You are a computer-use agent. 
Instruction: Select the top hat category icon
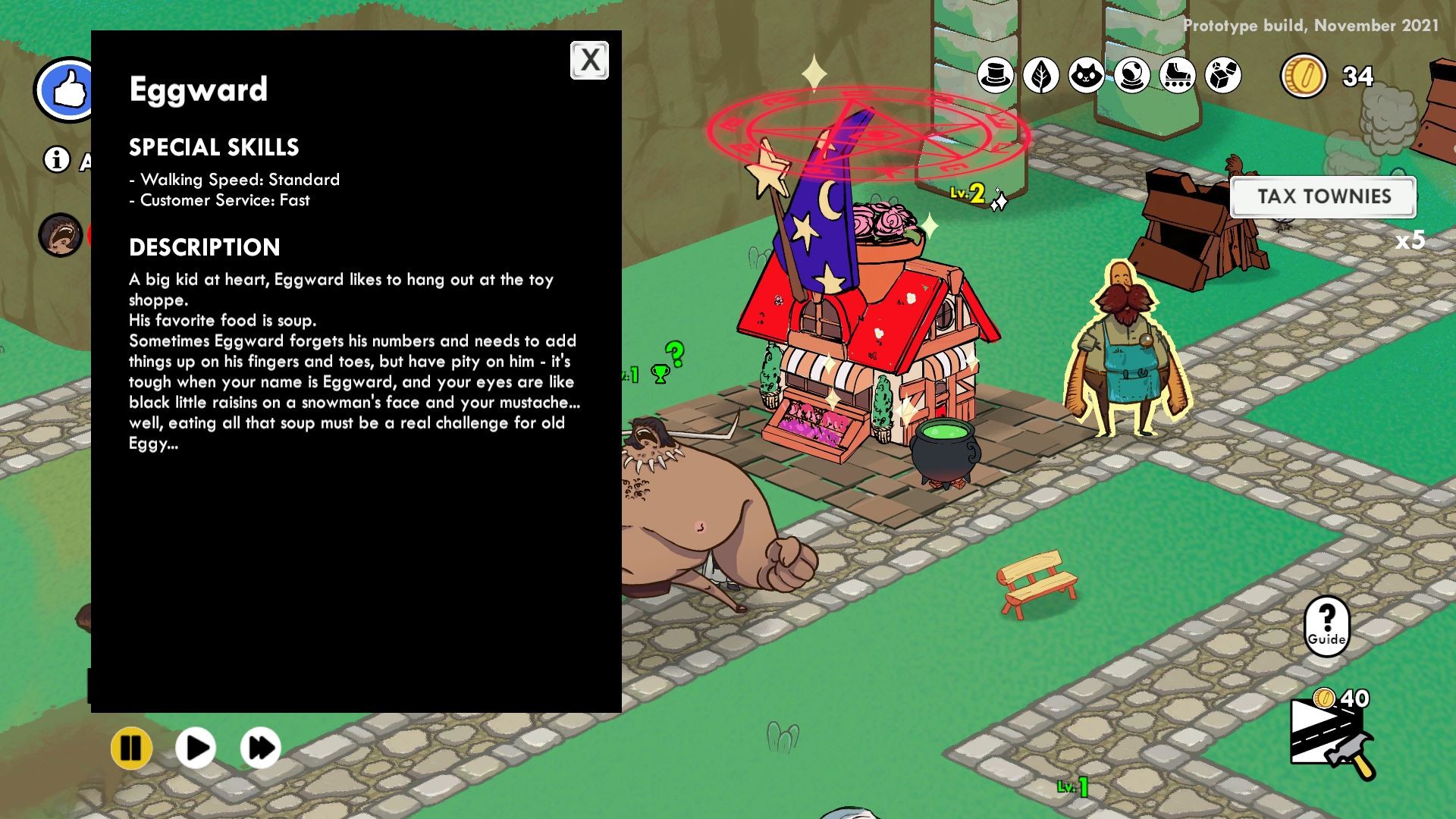pyautogui.click(x=995, y=76)
